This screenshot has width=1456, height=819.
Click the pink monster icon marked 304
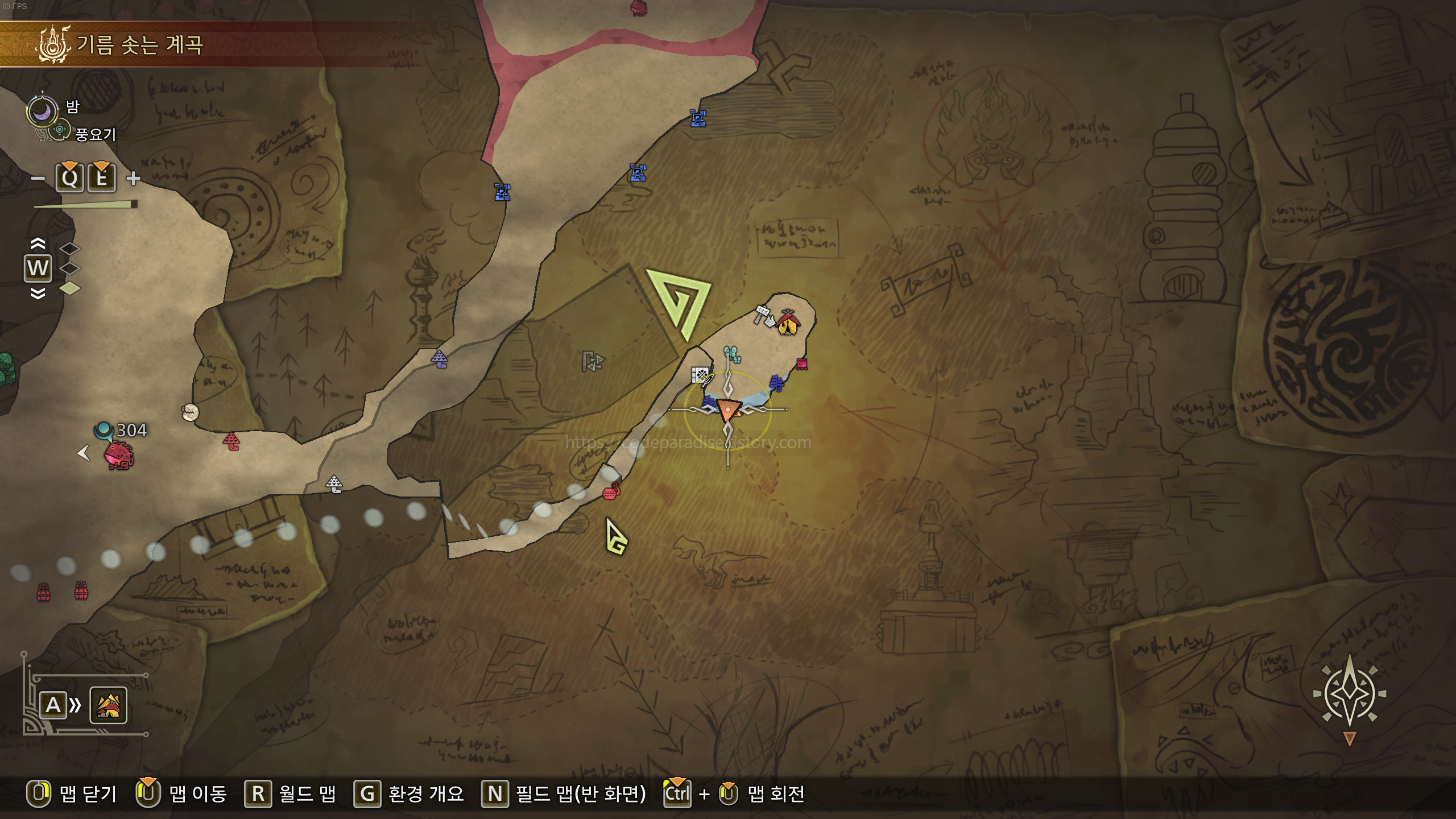tap(118, 455)
